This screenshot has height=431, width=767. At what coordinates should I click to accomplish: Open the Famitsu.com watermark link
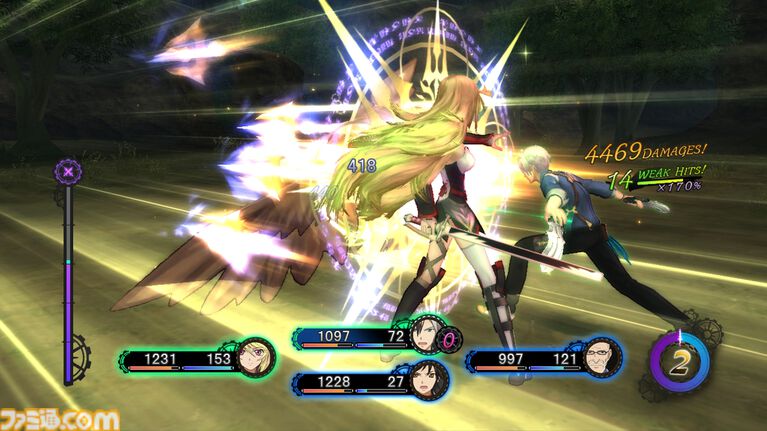[x=60, y=419]
